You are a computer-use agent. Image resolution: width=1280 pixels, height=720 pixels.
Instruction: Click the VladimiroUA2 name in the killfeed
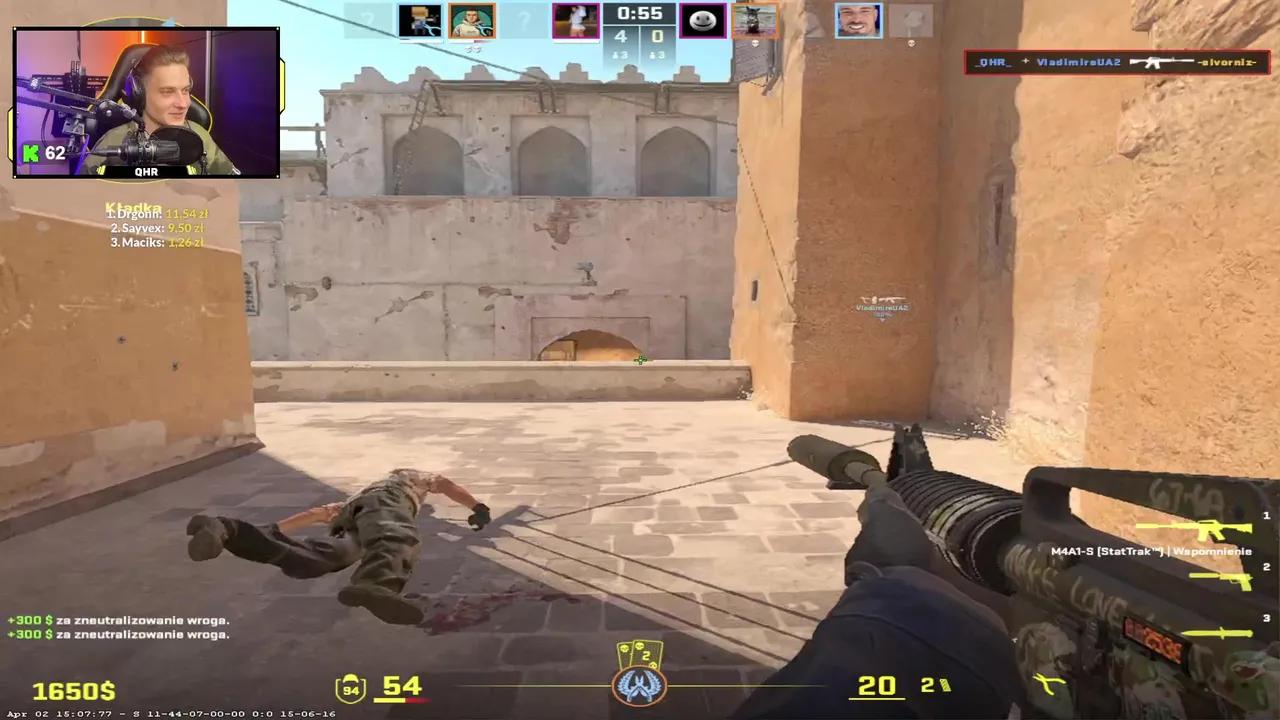[x=1078, y=62]
